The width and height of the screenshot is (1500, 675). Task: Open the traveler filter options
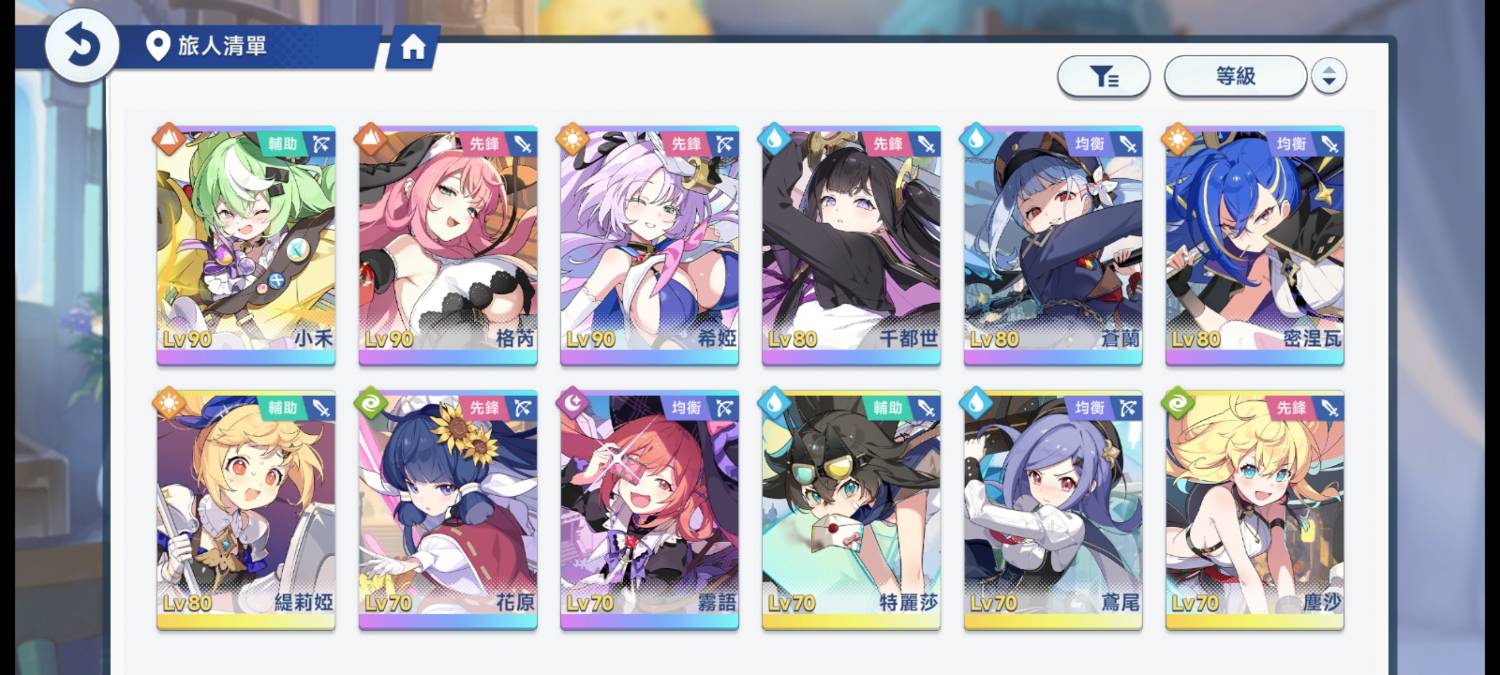tap(1103, 76)
